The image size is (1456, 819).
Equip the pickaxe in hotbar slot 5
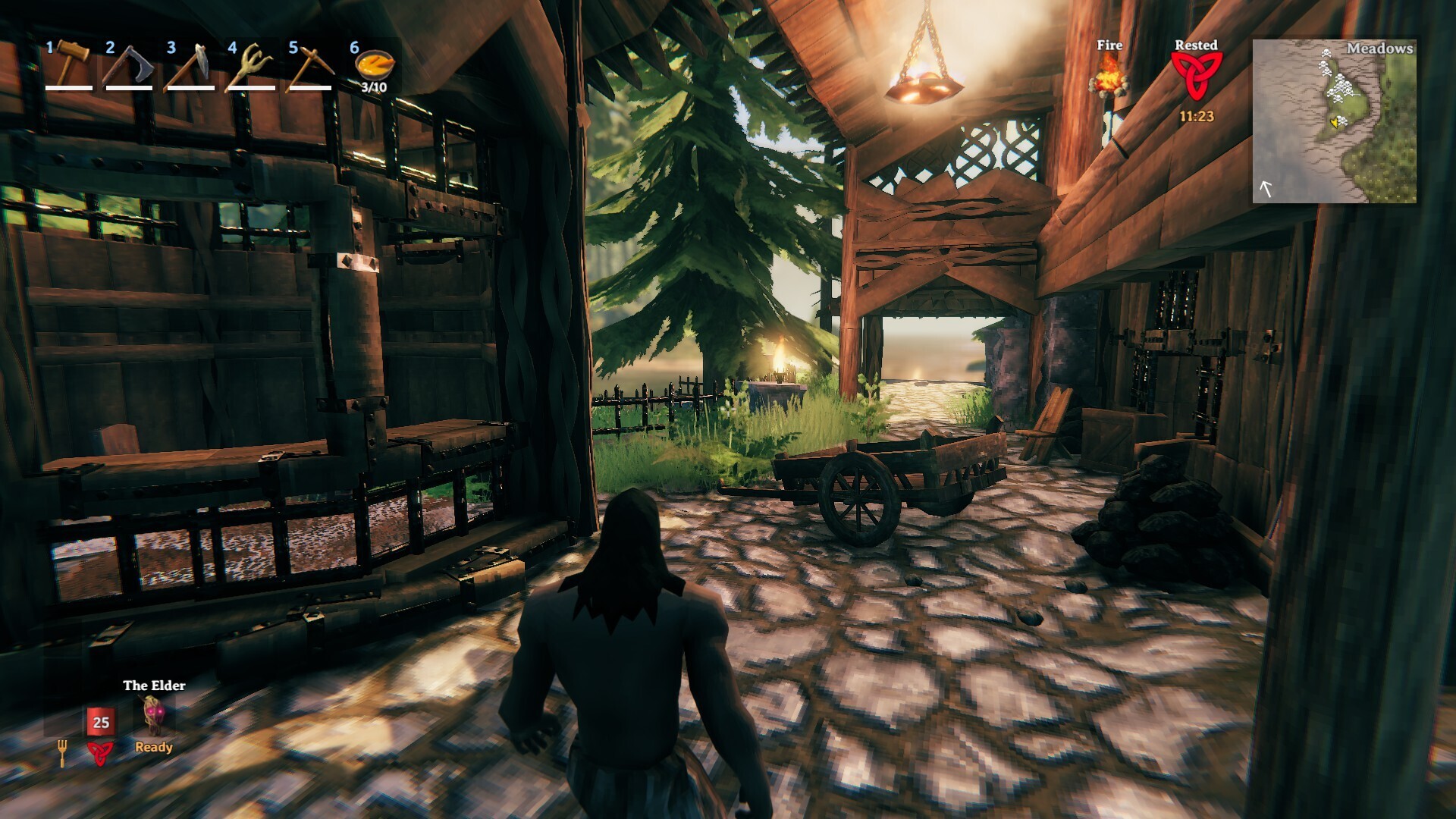tap(311, 65)
